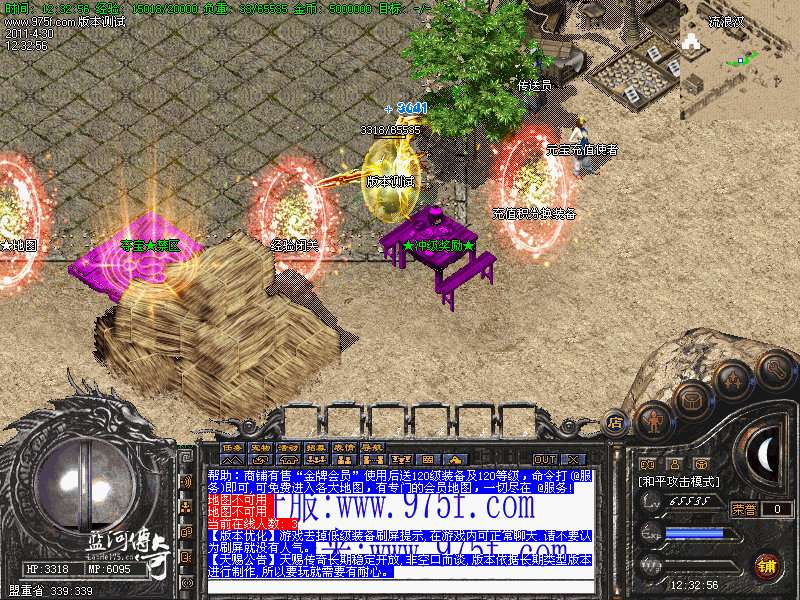This screenshot has height=600, width=800.
Task: Open the 宠物 pet tab
Action: point(260,446)
